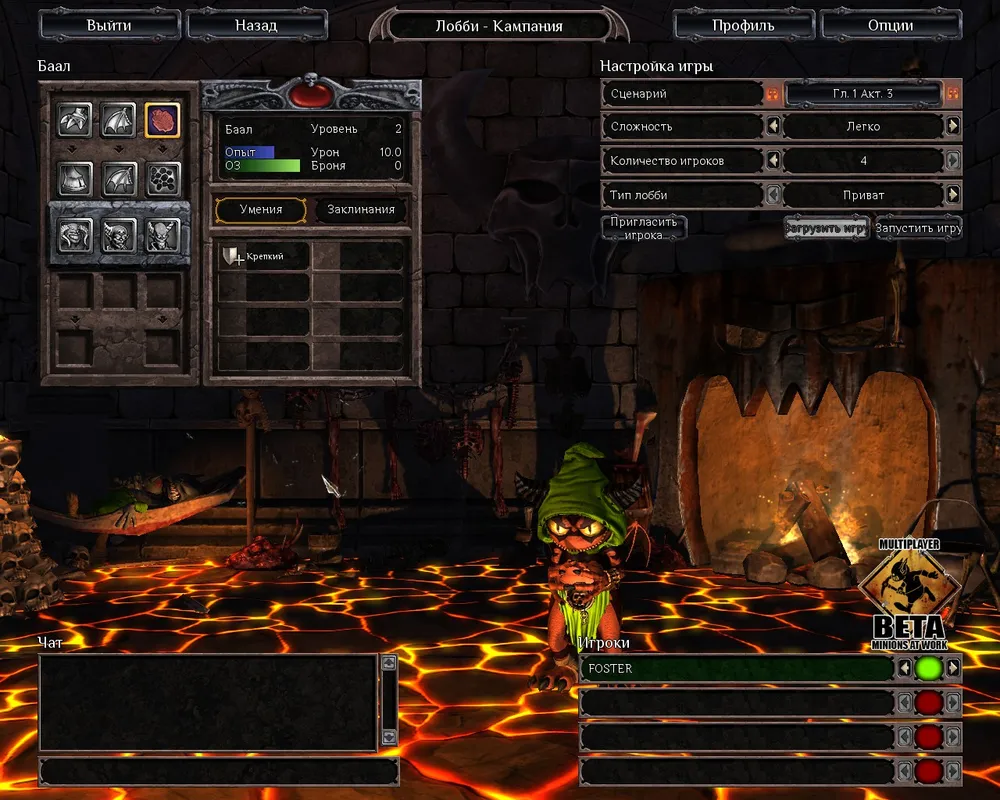The height and width of the screenshot is (800, 1000).
Task: Reduce Количество игроков with the left arrow
Action: click(x=772, y=160)
